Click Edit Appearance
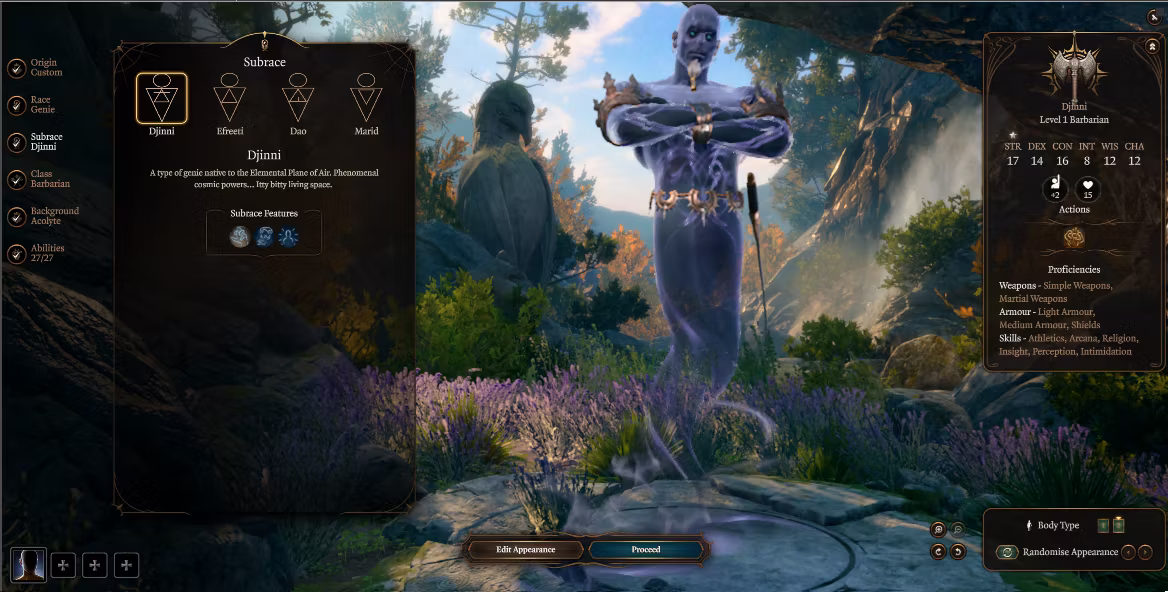 pyautogui.click(x=525, y=549)
